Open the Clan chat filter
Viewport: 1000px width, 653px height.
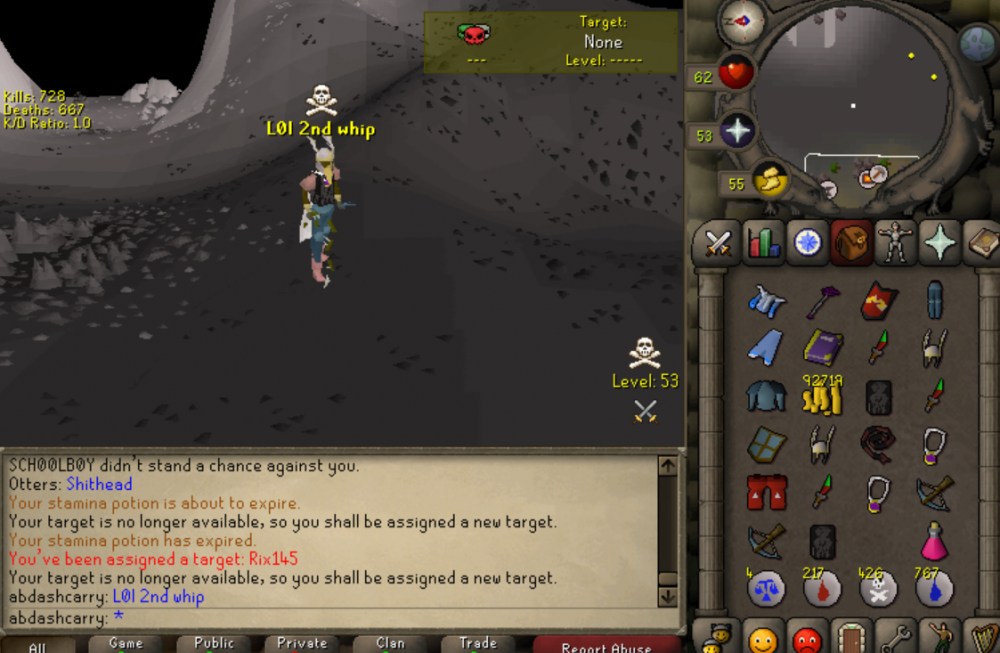(x=390, y=644)
